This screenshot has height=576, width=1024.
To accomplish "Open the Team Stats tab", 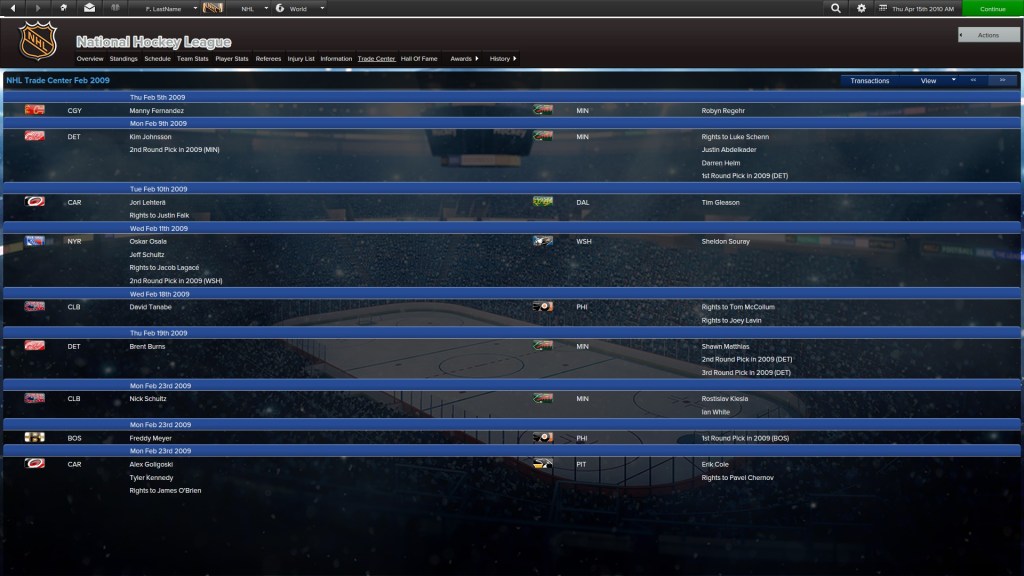I will pyautogui.click(x=193, y=59).
